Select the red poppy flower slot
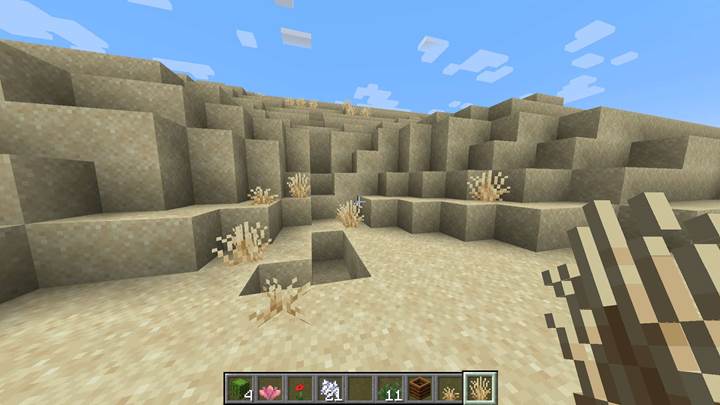The height and width of the screenshot is (405, 720). click(x=298, y=388)
